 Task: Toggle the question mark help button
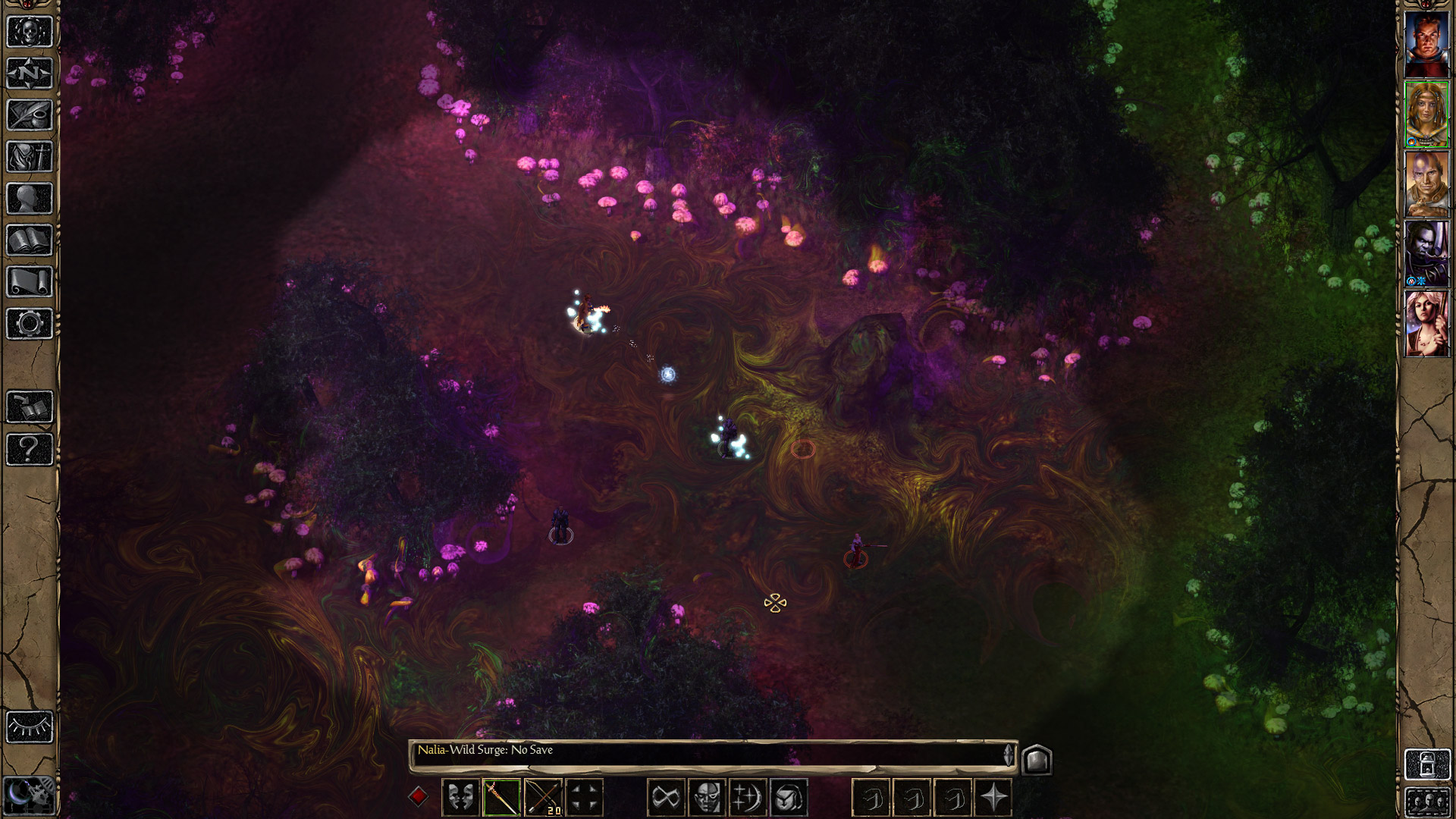point(30,449)
